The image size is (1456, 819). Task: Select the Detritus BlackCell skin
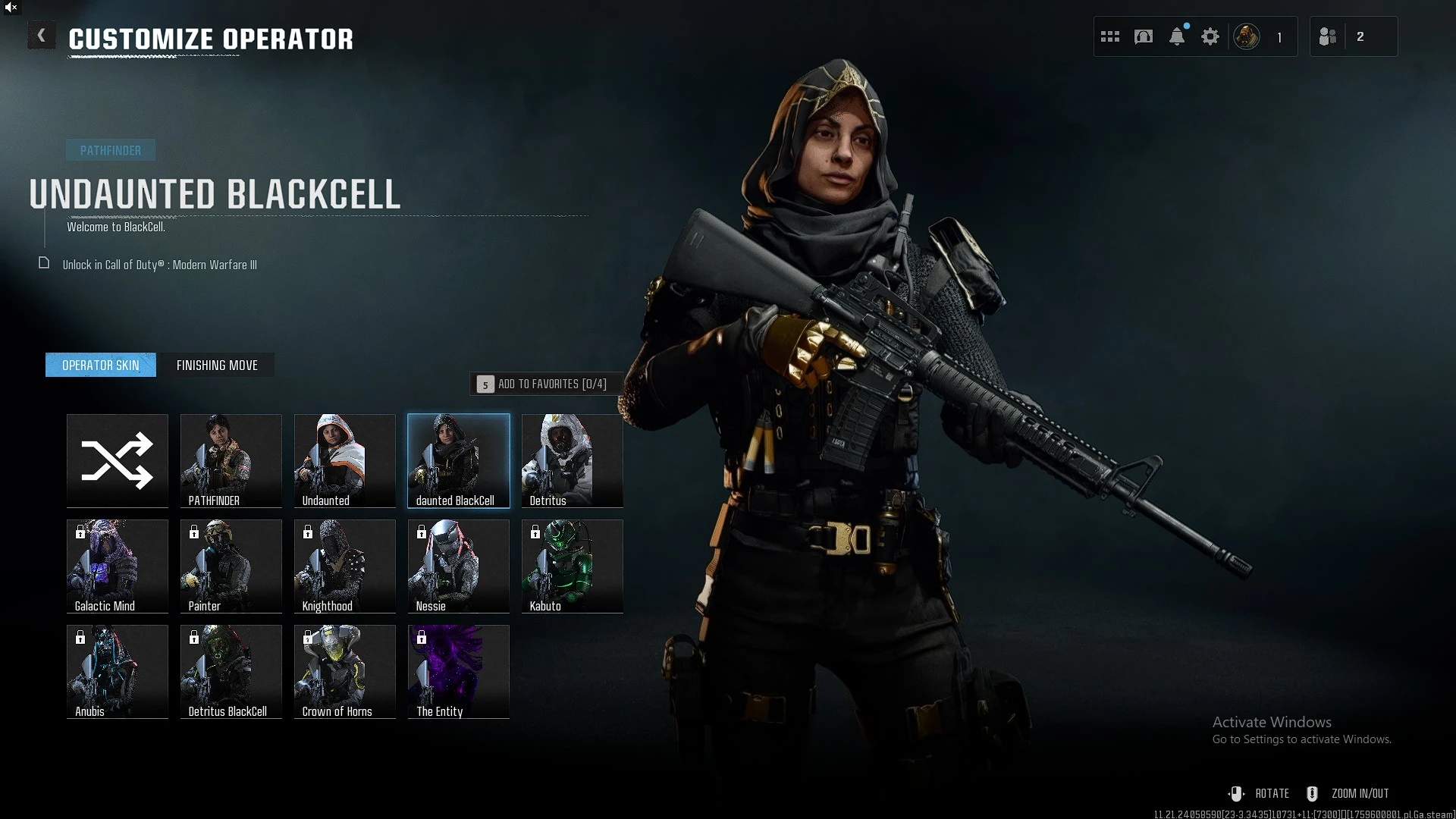[x=231, y=671]
